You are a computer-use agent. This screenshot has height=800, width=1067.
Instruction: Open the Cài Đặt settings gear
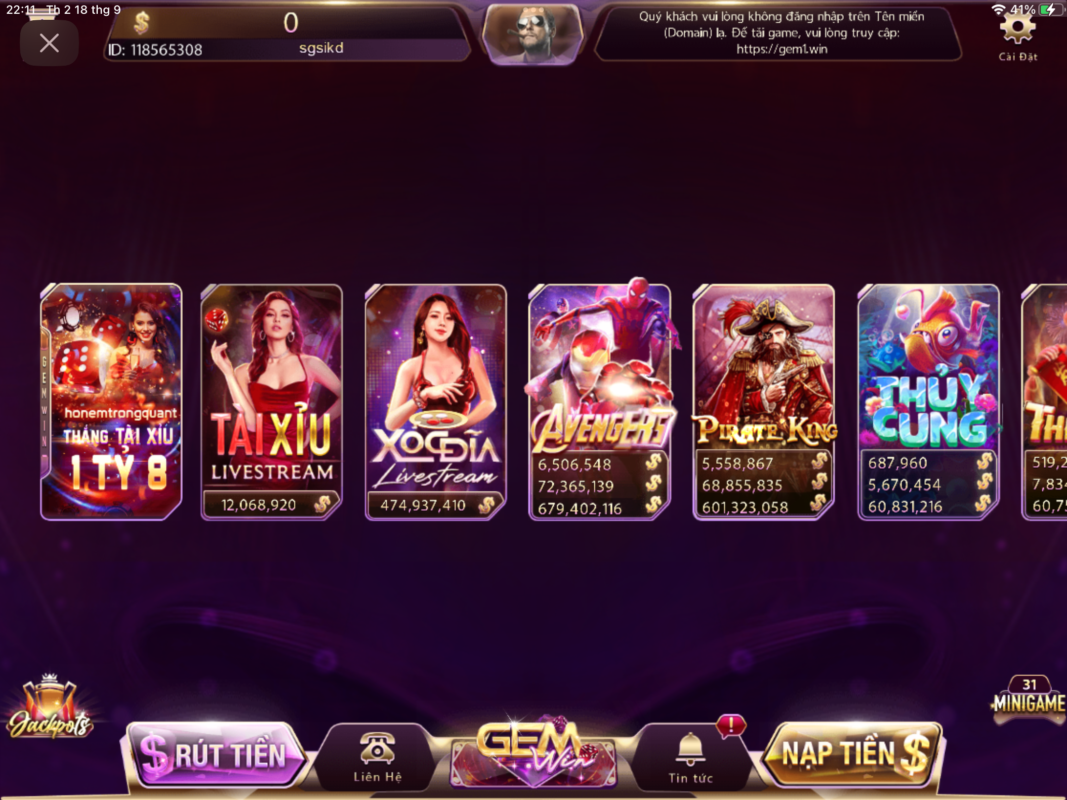tap(1017, 31)
